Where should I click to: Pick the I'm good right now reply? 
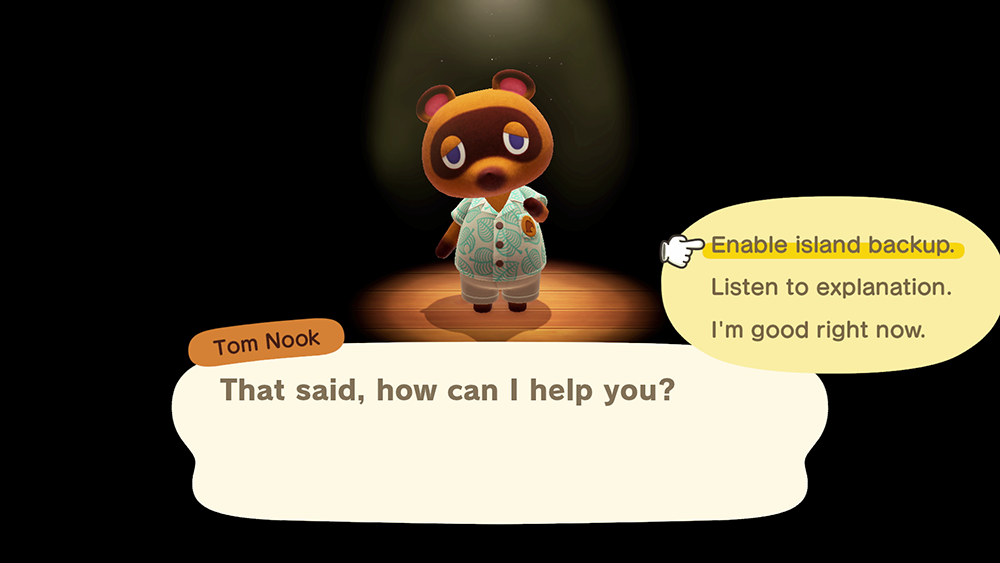[x=818, y=329]
